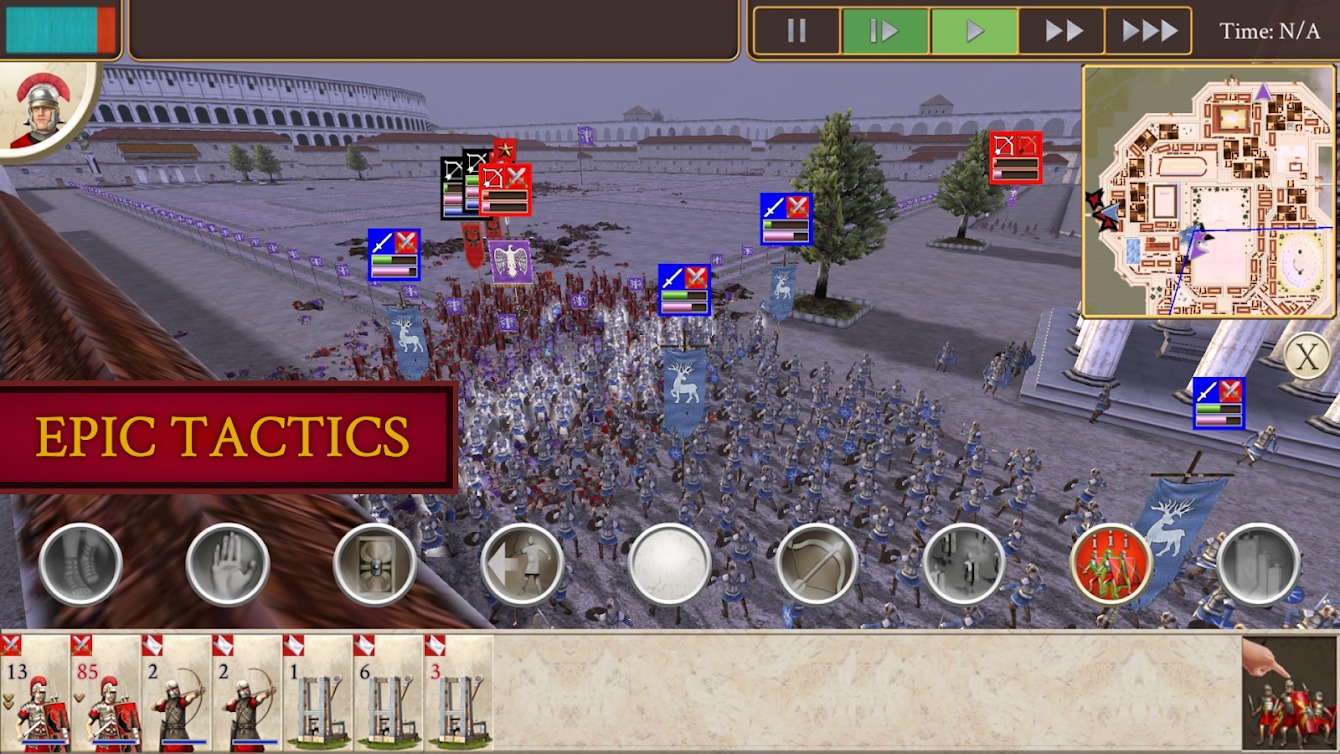The width and height of the screenshot is (1340, 754).
Task: Pause the battle
Action: (795, 29)
